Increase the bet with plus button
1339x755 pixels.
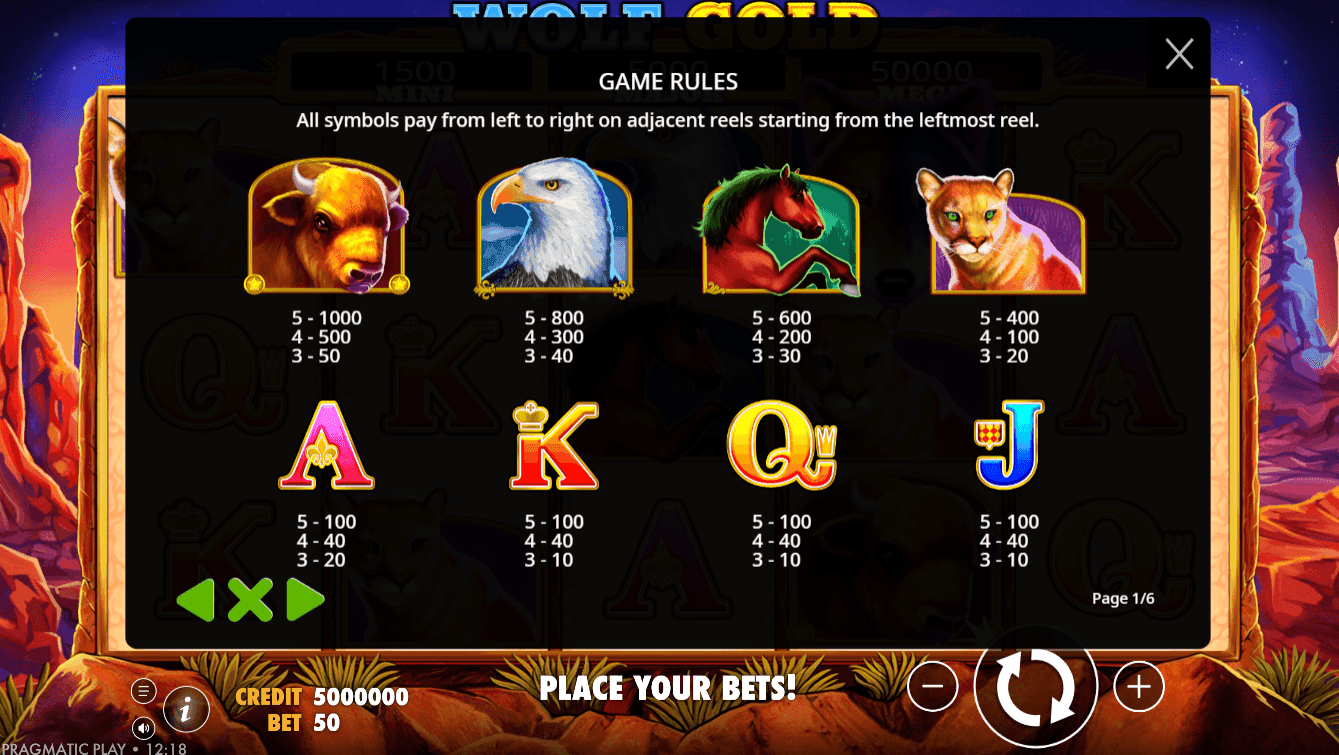coord(1138,687)
